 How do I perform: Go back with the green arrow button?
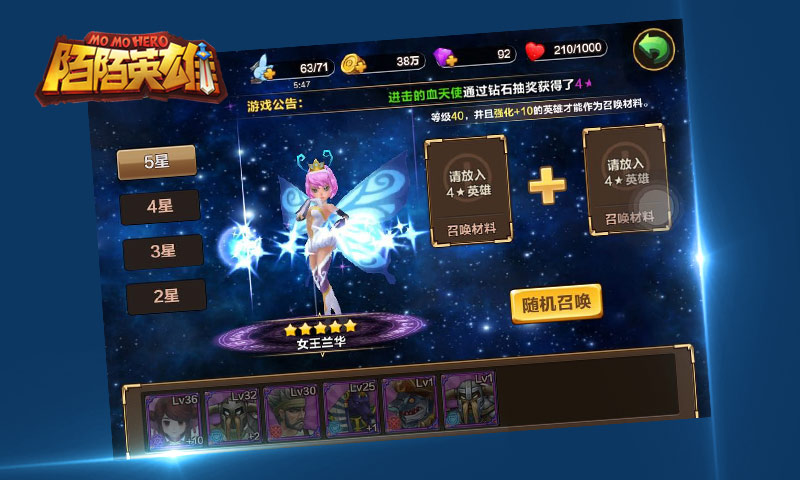click(x=654, y=48)
